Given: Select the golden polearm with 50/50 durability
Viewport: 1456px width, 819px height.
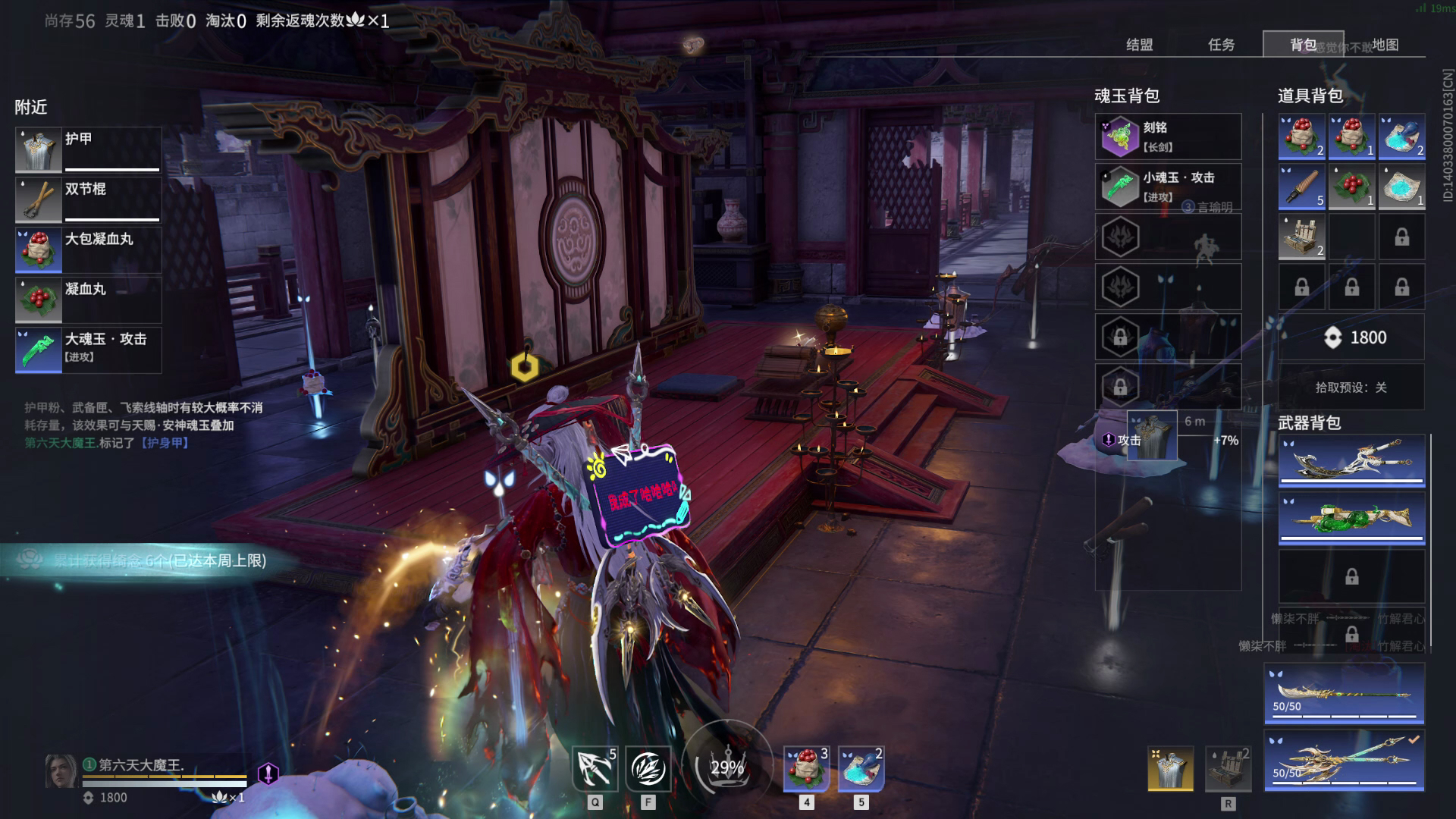Looking at the screenshot, I should [x=1344, y=693].
